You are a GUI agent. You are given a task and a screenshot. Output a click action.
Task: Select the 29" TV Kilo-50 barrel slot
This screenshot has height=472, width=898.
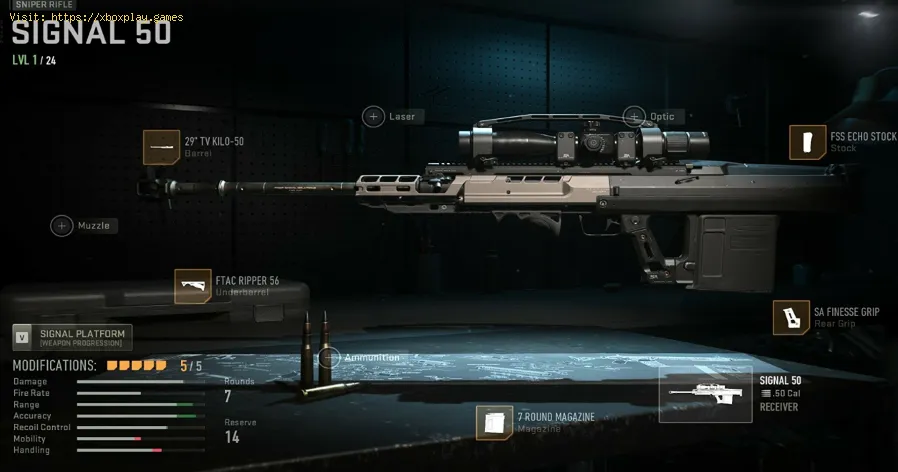click(x=162, y=148)
